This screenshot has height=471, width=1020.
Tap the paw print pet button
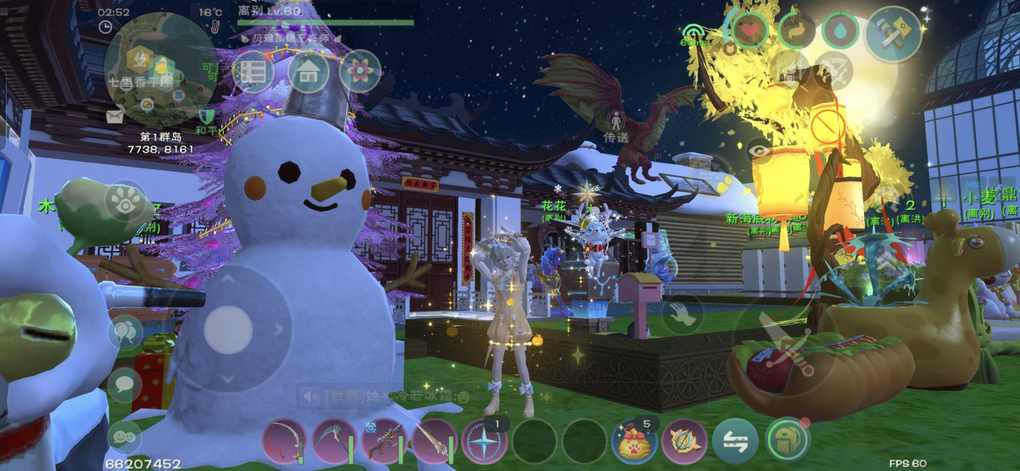(126, 198)
